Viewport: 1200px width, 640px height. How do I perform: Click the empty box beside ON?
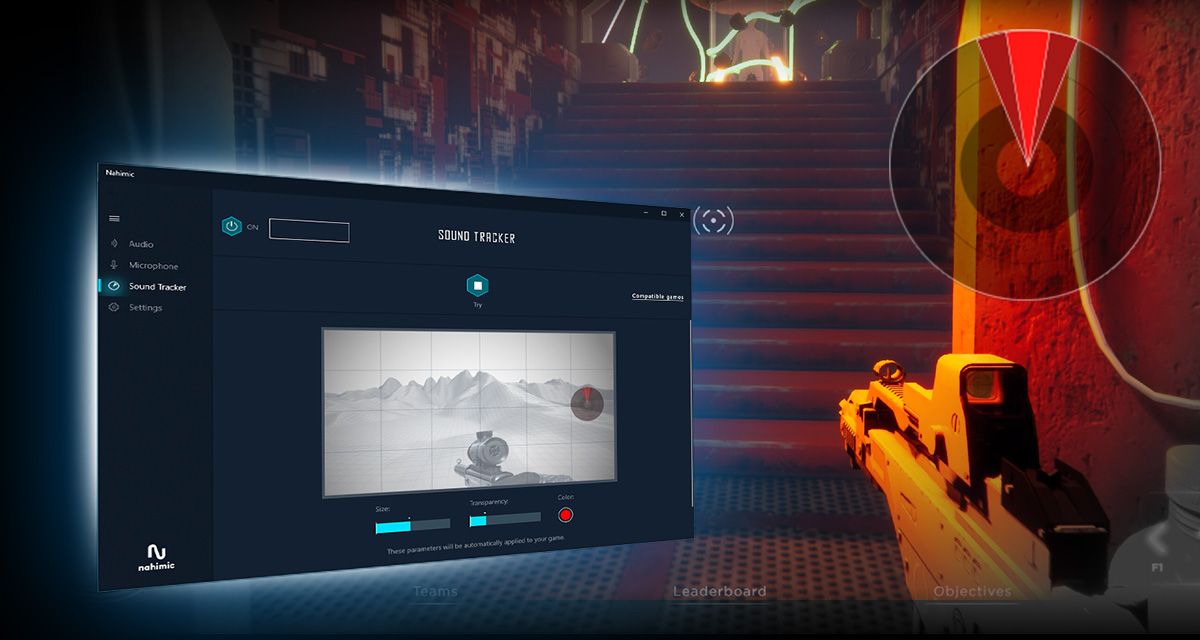[x=309, y=232]
